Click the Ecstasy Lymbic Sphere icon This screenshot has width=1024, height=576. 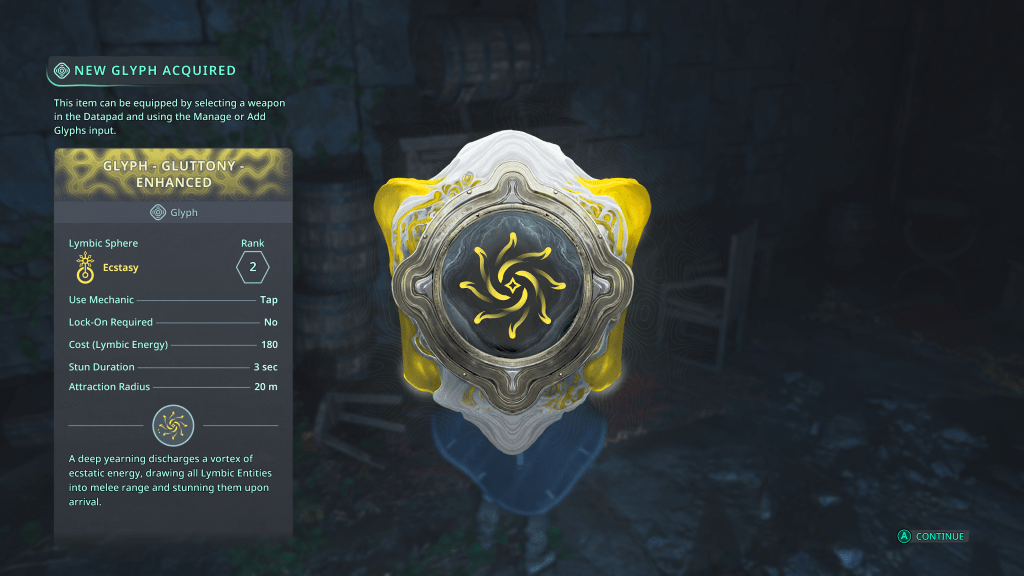[x=85, y=267]
